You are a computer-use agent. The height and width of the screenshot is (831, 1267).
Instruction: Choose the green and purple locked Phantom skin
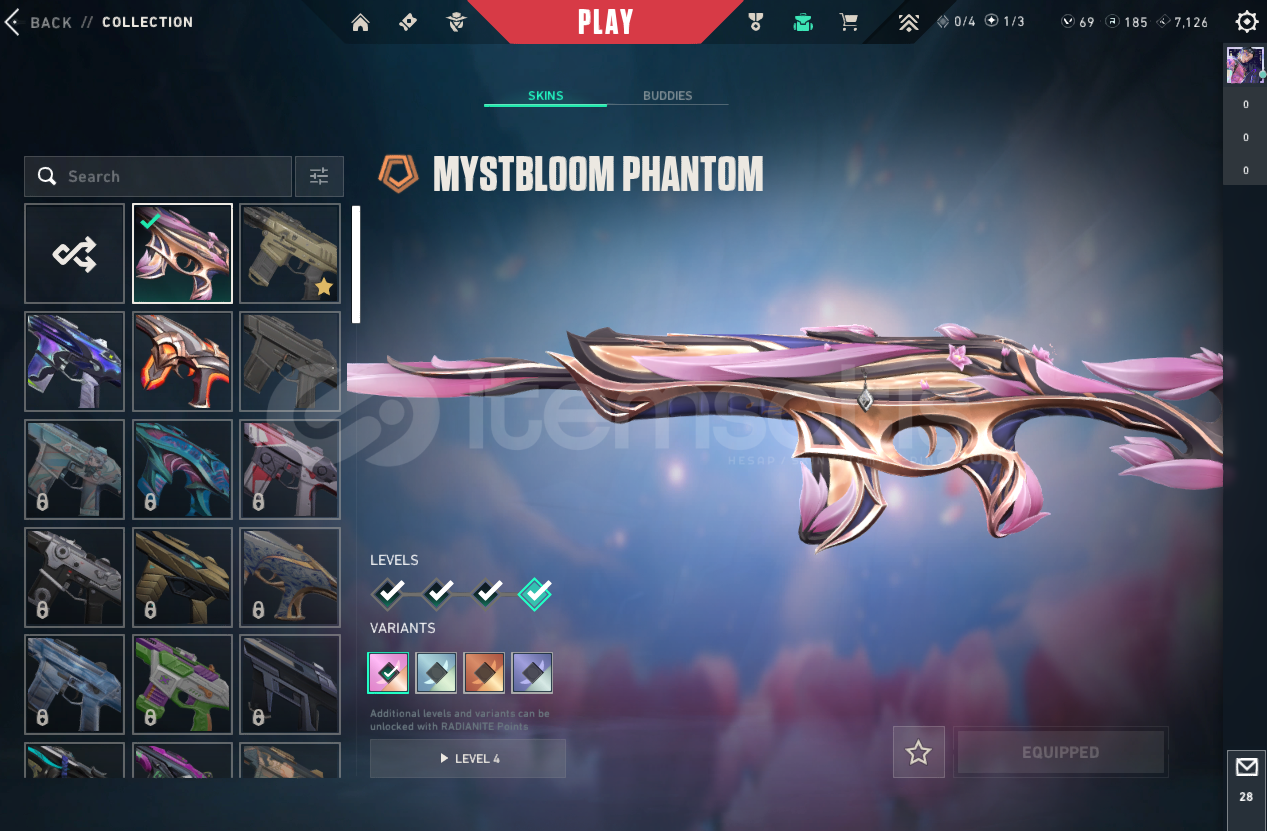click(x=183, y=685)
